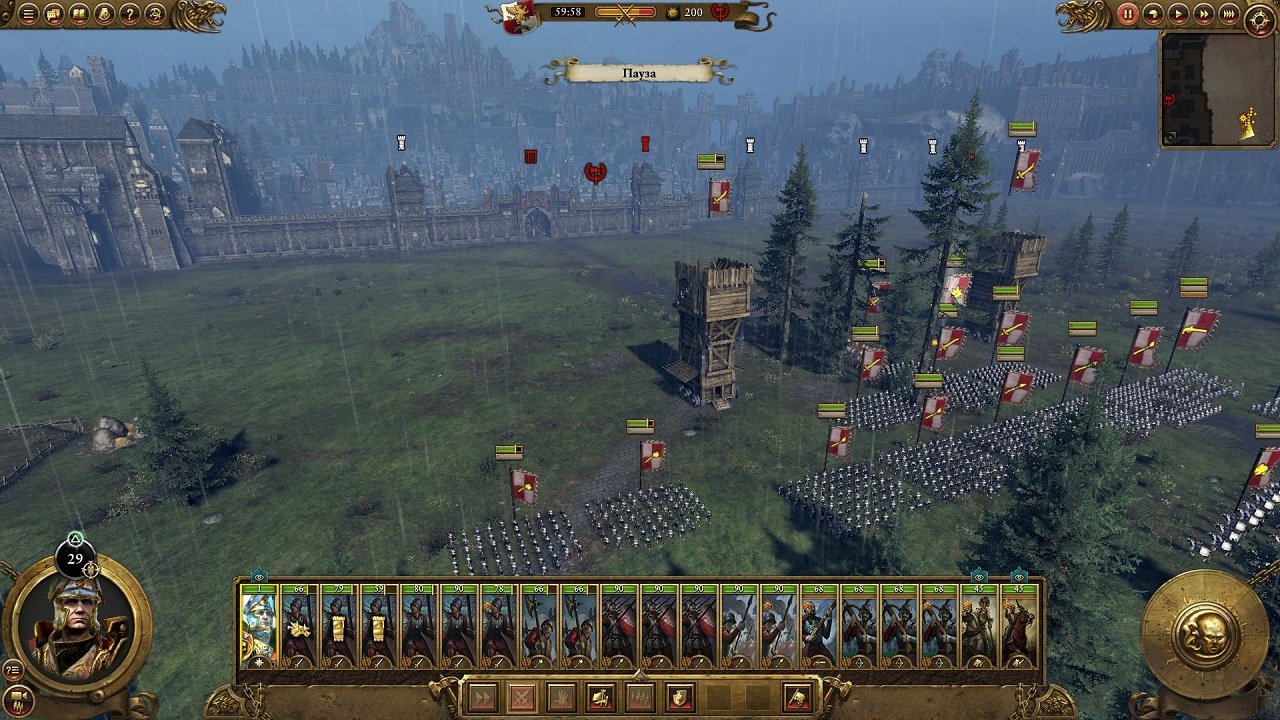The image size is (1280, 720).
Task: Open the in-game menu hamburger icon
Action: click(x=27, y=13)
